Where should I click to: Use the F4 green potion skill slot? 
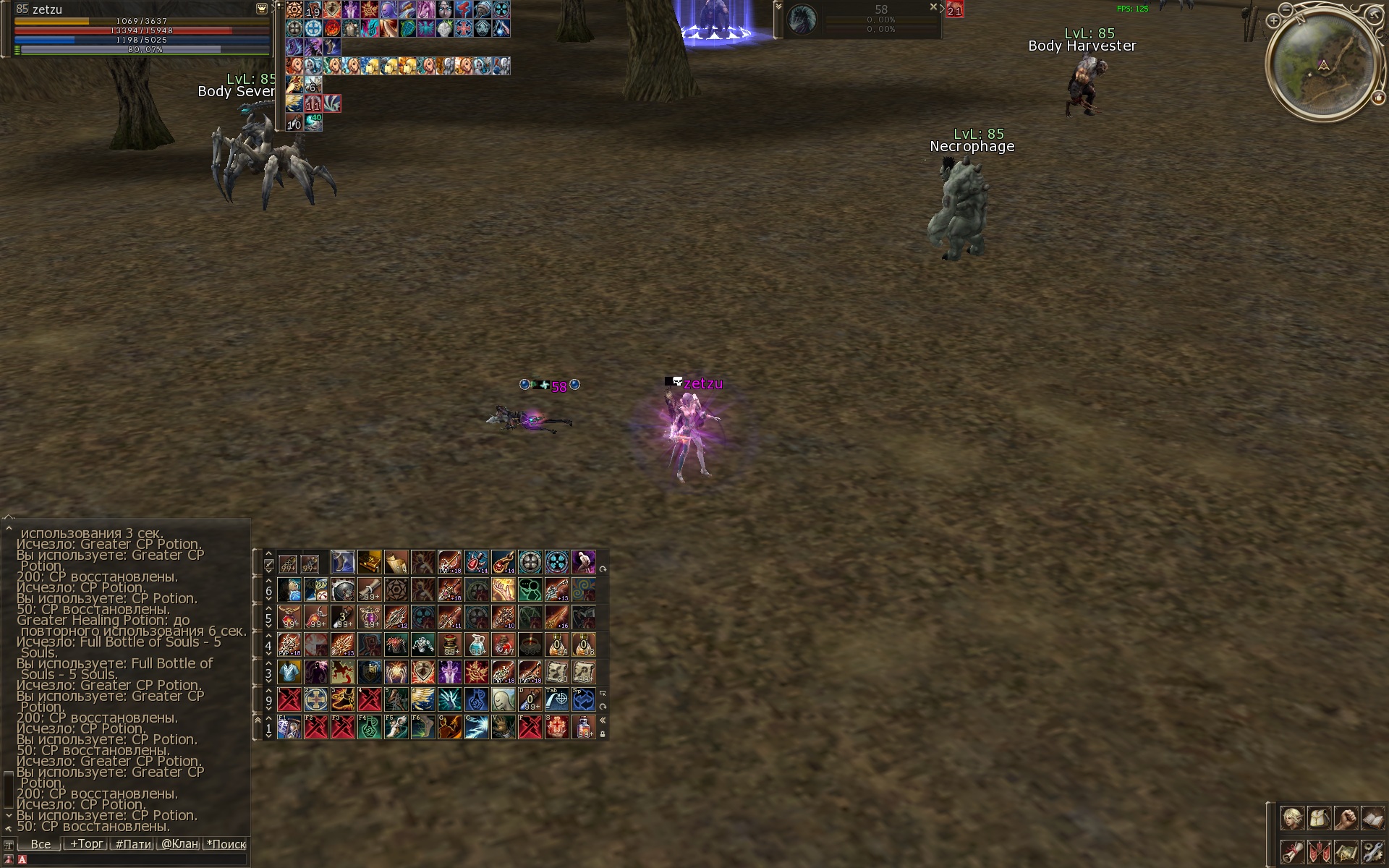[369, 727]
